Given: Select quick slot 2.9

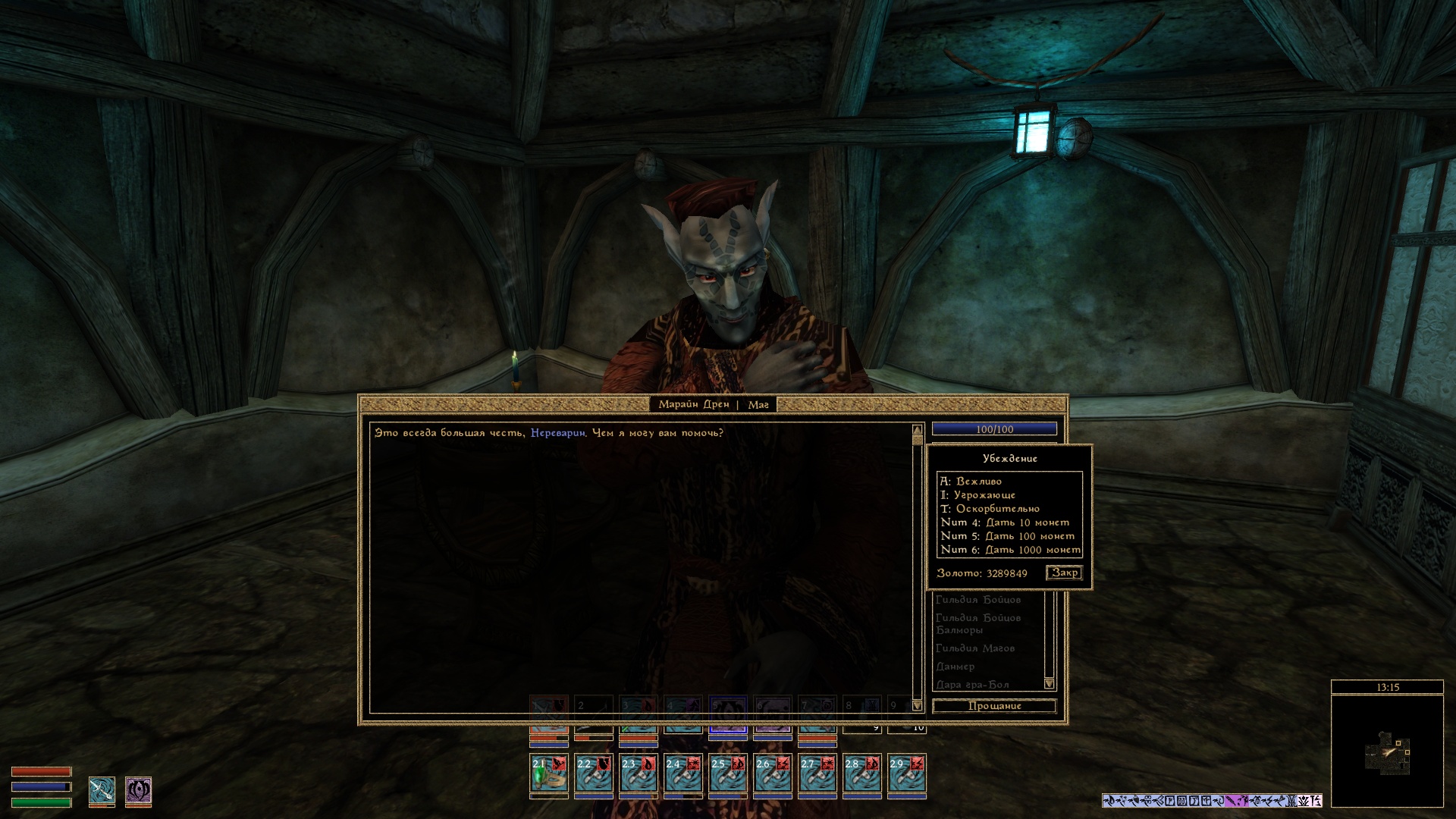Looking at the screenshot, I should tap(907, 773).
